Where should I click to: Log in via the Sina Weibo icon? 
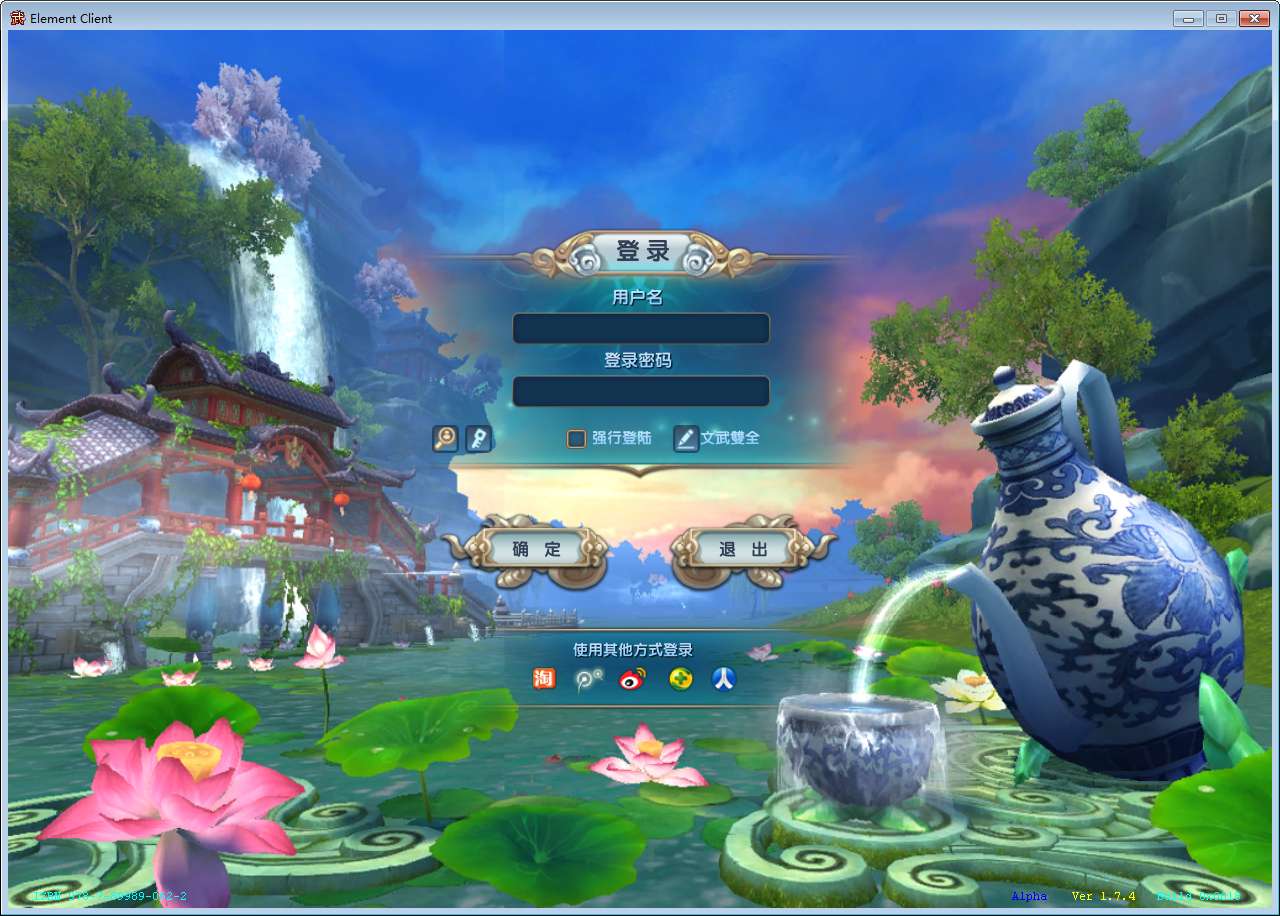(x=632, y=678)
